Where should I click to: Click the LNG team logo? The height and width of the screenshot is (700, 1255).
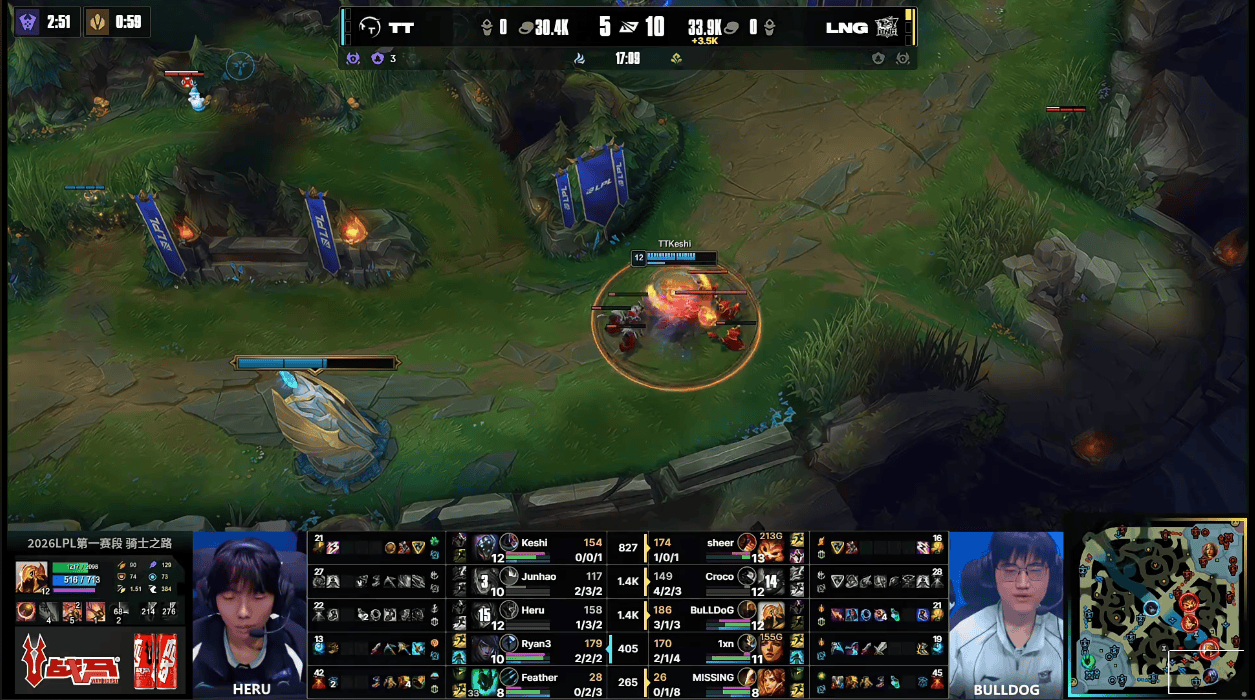pos(886,27)
